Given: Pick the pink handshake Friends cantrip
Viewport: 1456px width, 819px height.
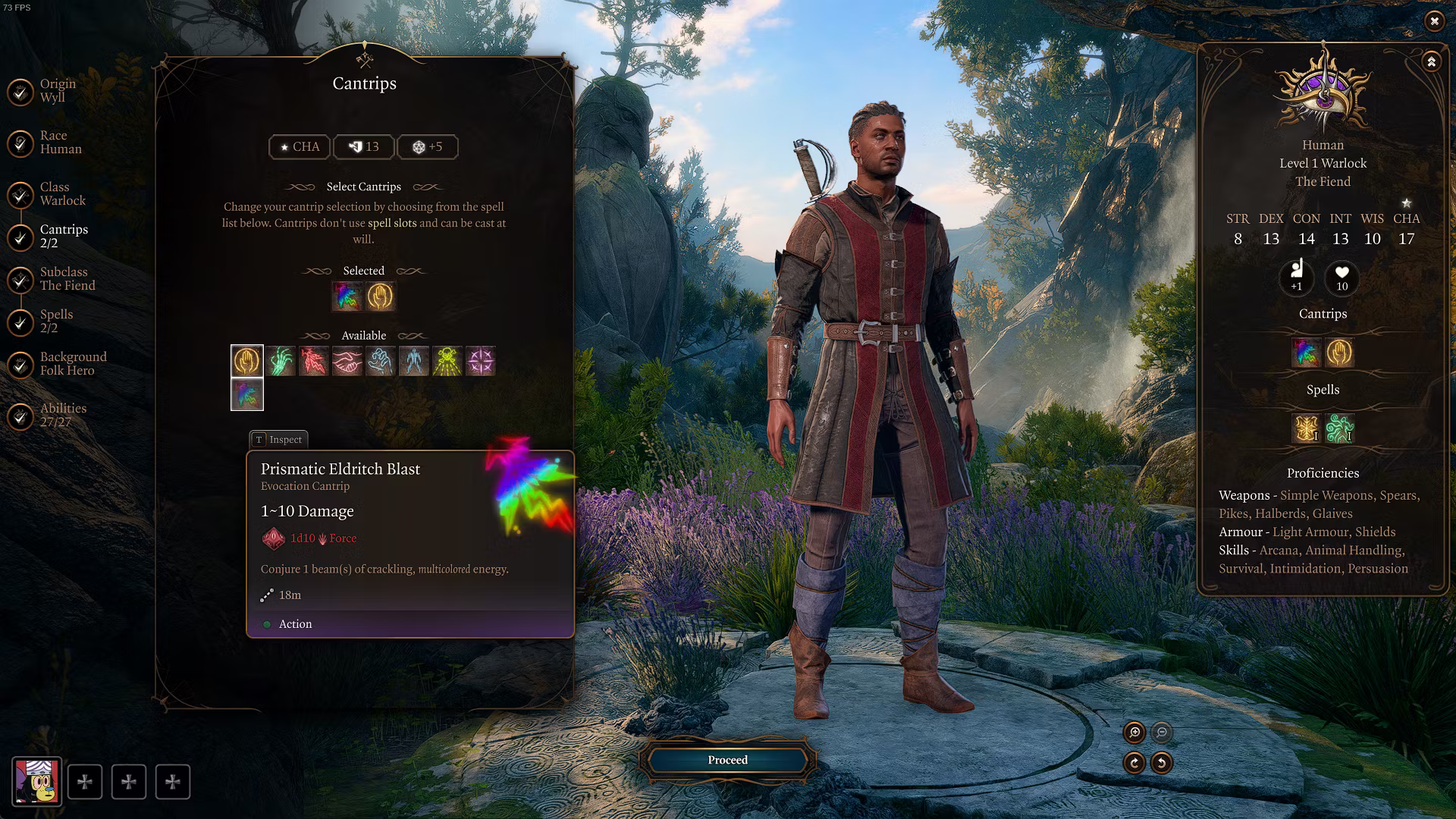Looking at the screenshot, I should pos(347,361).
